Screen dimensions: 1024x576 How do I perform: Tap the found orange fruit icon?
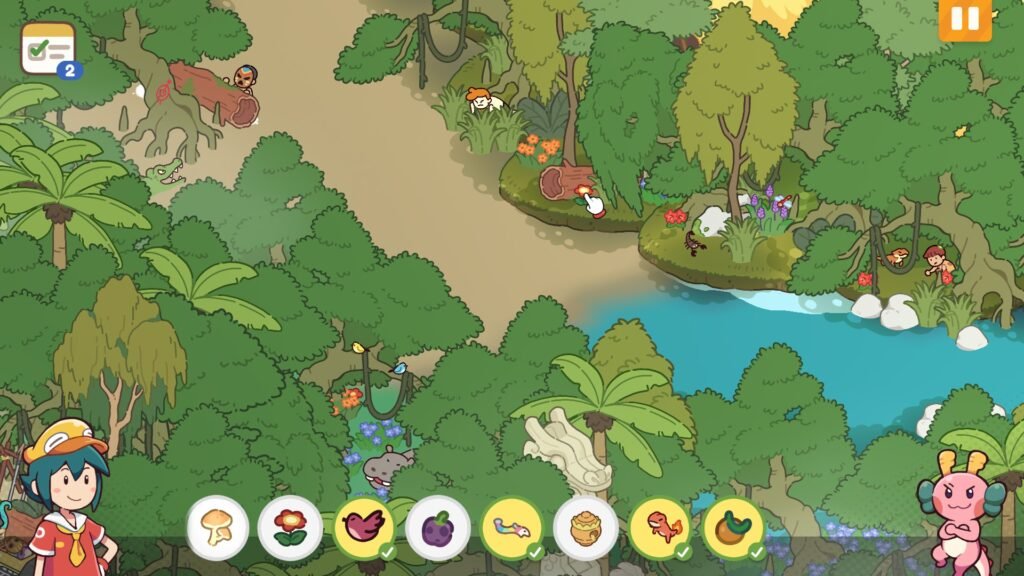[x=734, y=527]
